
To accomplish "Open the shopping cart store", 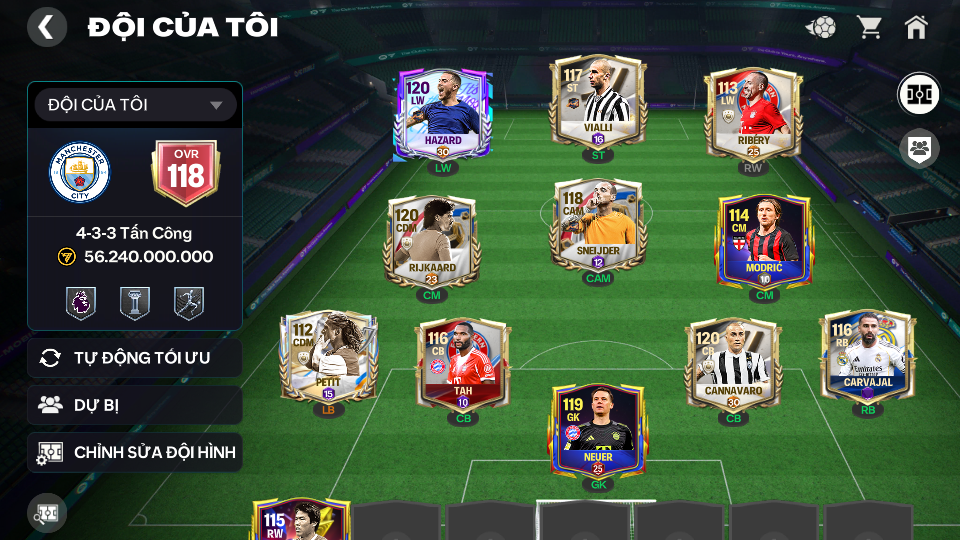I will tap(869, 27).
